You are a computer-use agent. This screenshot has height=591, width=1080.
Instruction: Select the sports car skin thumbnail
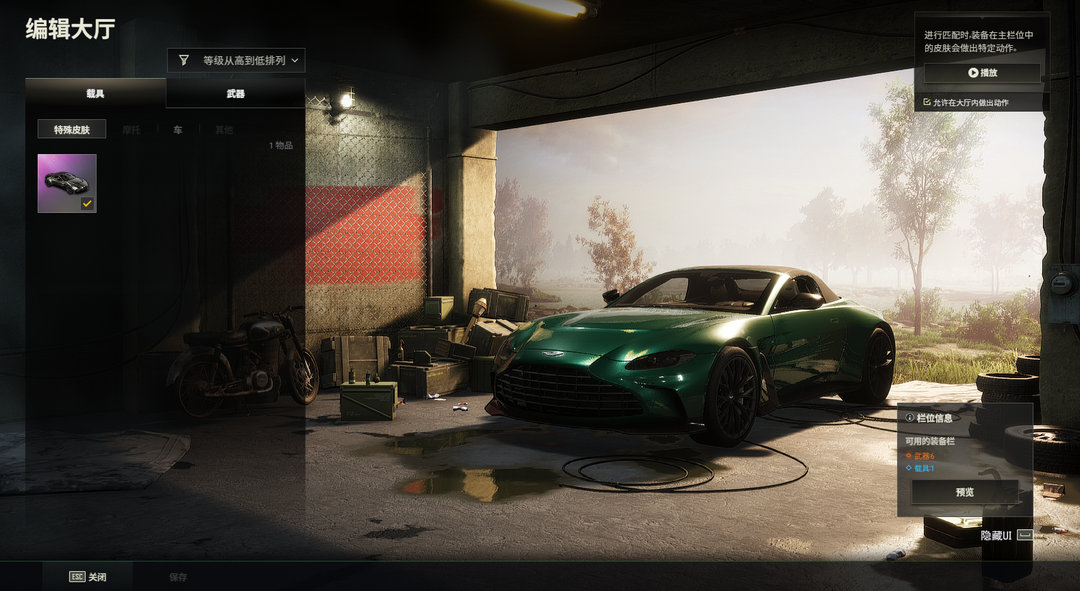pyautogui.click(x=67, y=183)
